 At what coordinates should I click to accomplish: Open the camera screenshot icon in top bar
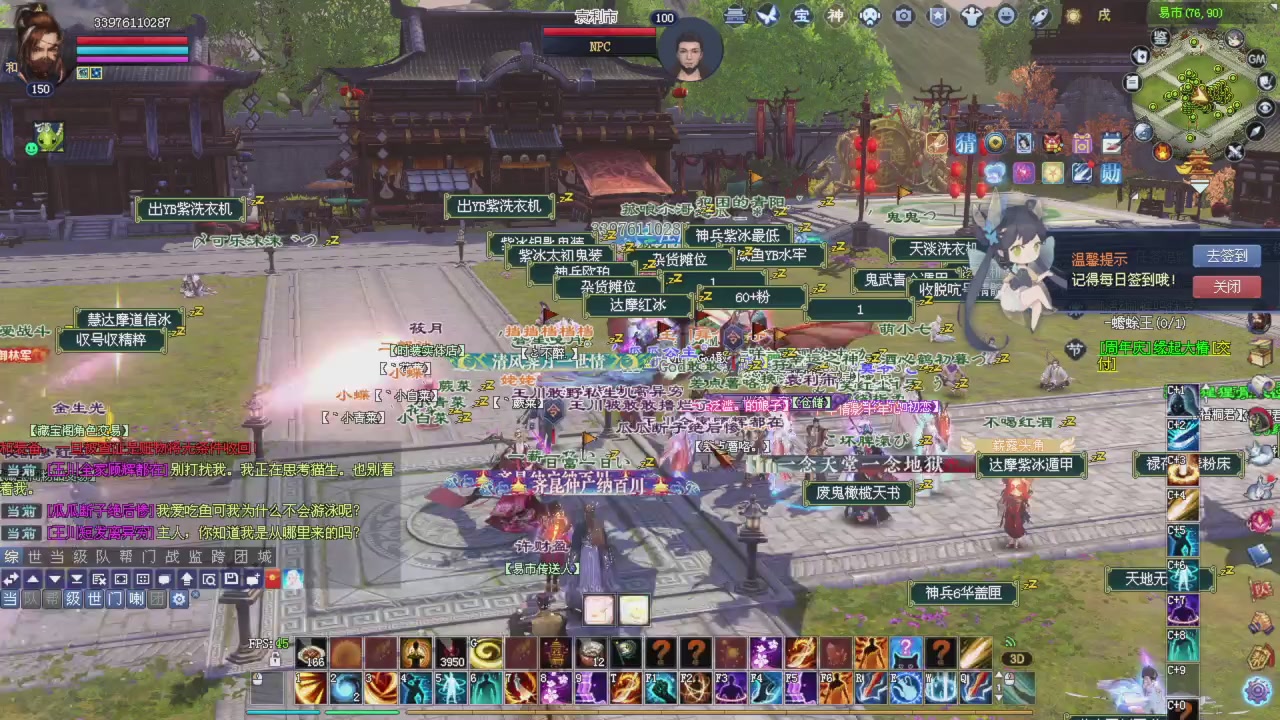point(905,15)
